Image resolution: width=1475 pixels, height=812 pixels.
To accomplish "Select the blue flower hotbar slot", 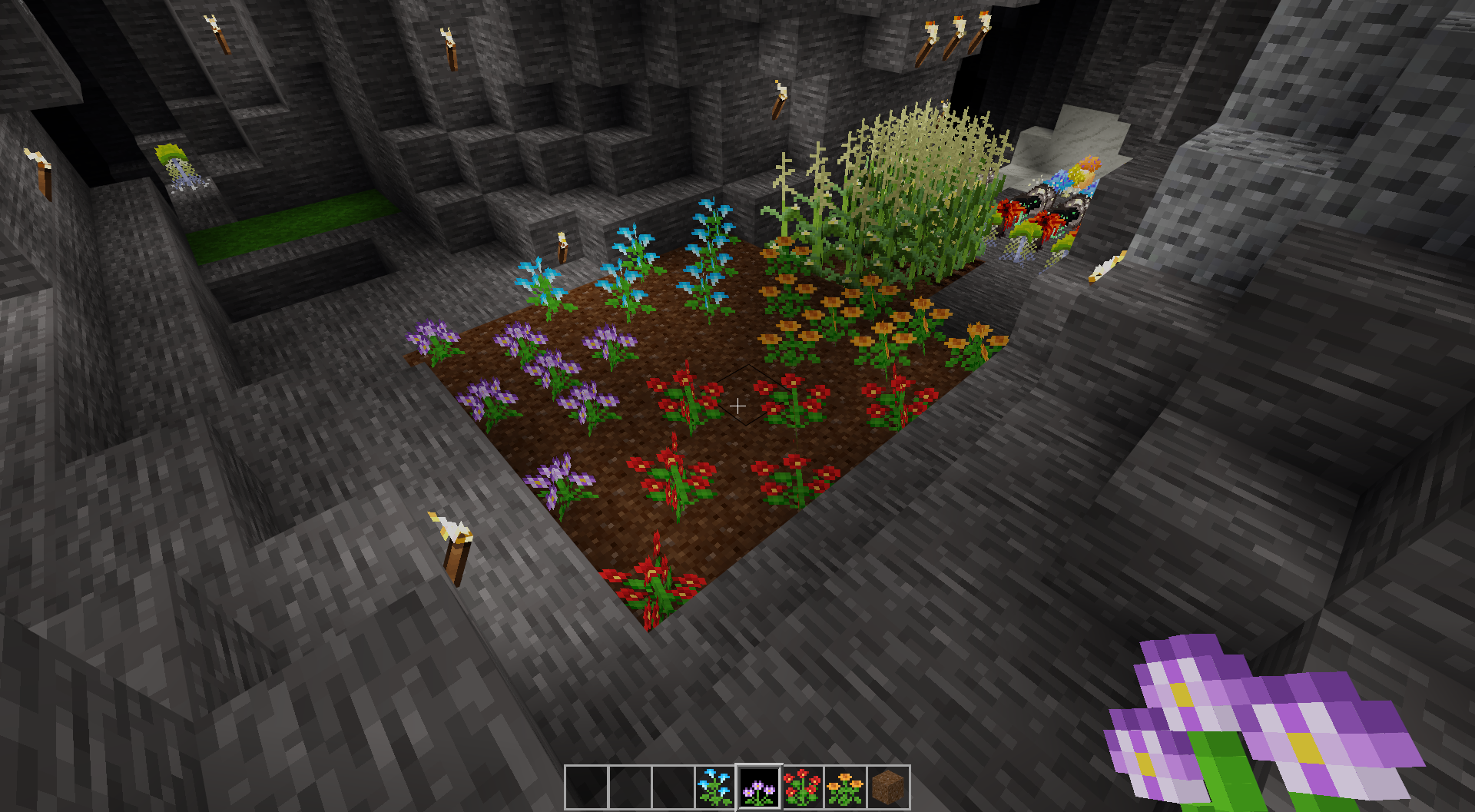I will (715, 787).
